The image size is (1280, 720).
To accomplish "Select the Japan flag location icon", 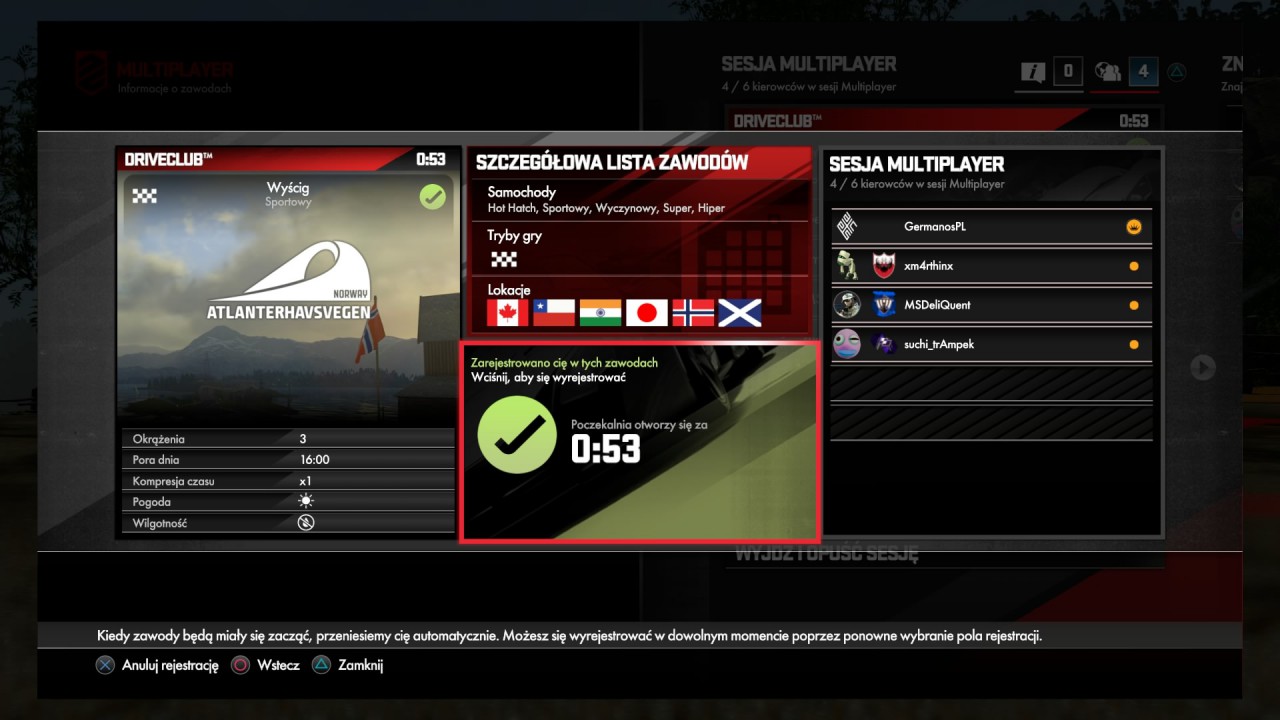I will click(x=647, y=312).
